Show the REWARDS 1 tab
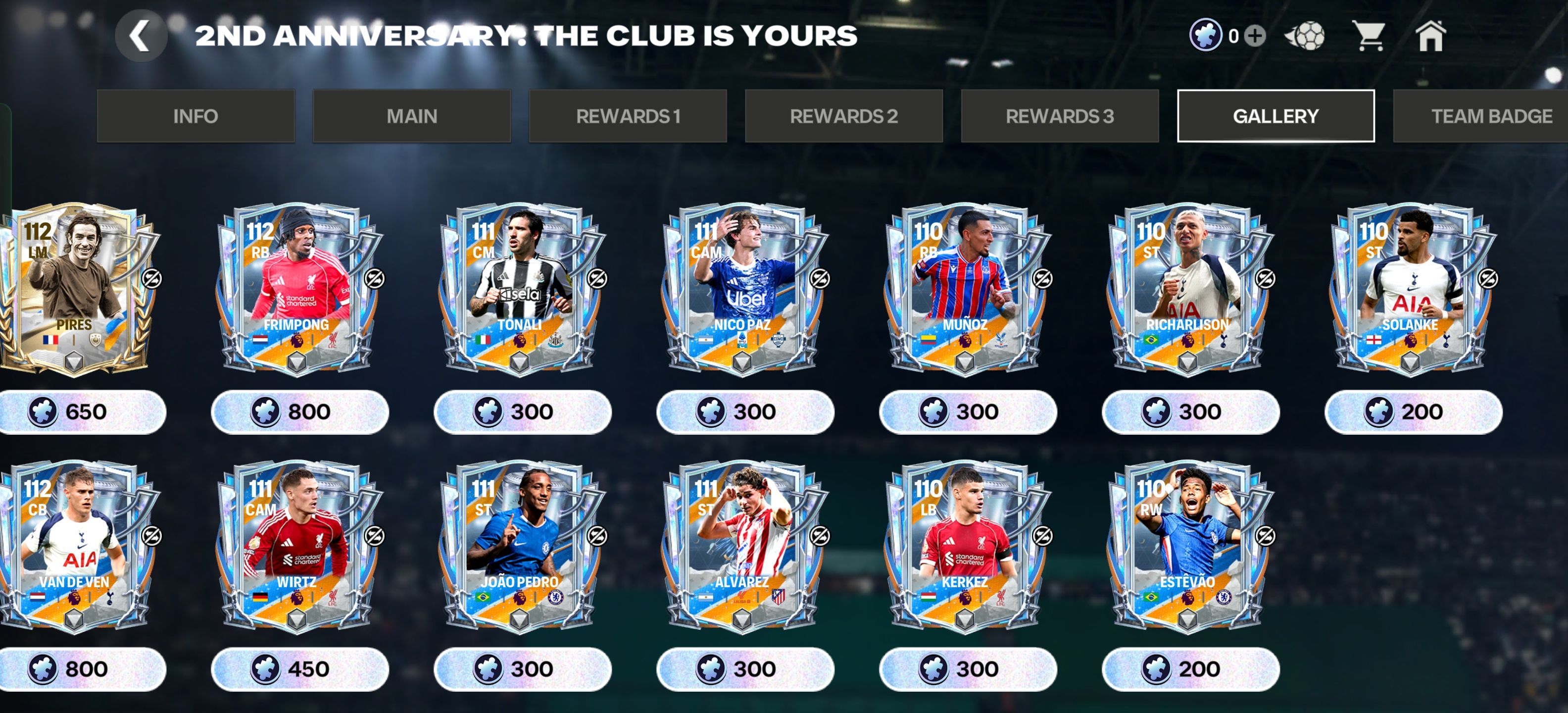 click(x=628, y=116)
